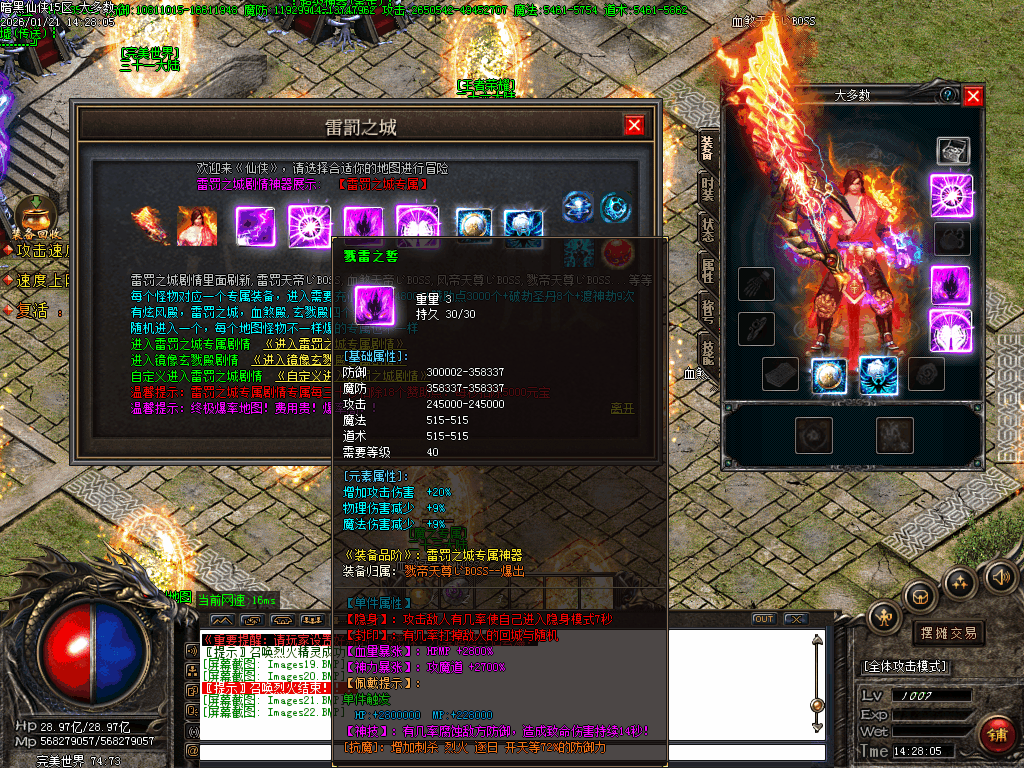Open the character figure round icon
This screenshot has height=768, width=1024.
click(885, 616)
